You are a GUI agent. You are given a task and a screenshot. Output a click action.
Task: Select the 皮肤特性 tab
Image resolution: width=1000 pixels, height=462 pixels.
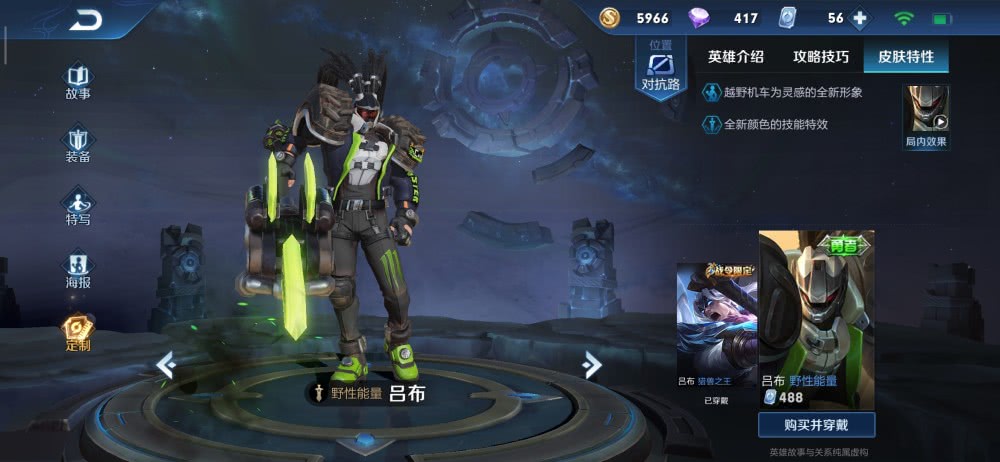point(906,57)
